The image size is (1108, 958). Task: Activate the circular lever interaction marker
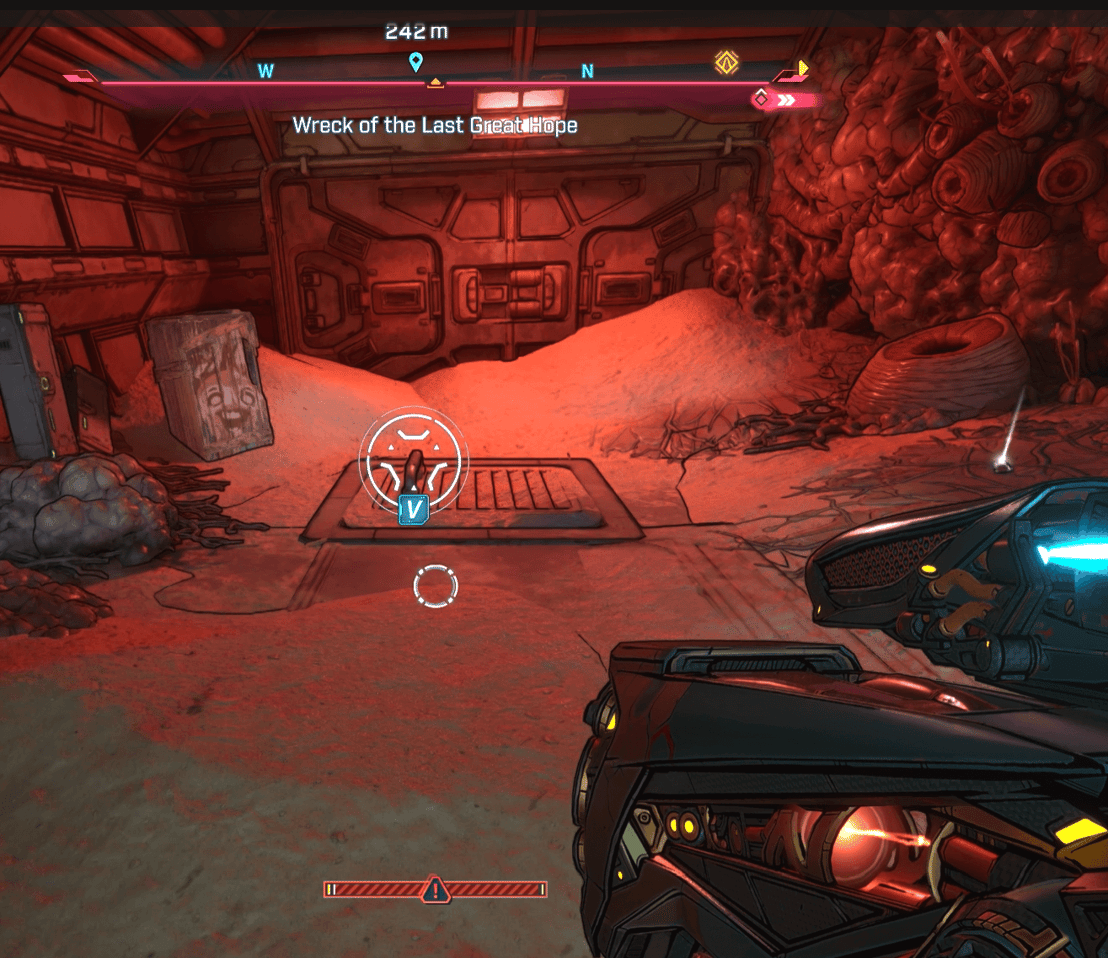[413, 460]
